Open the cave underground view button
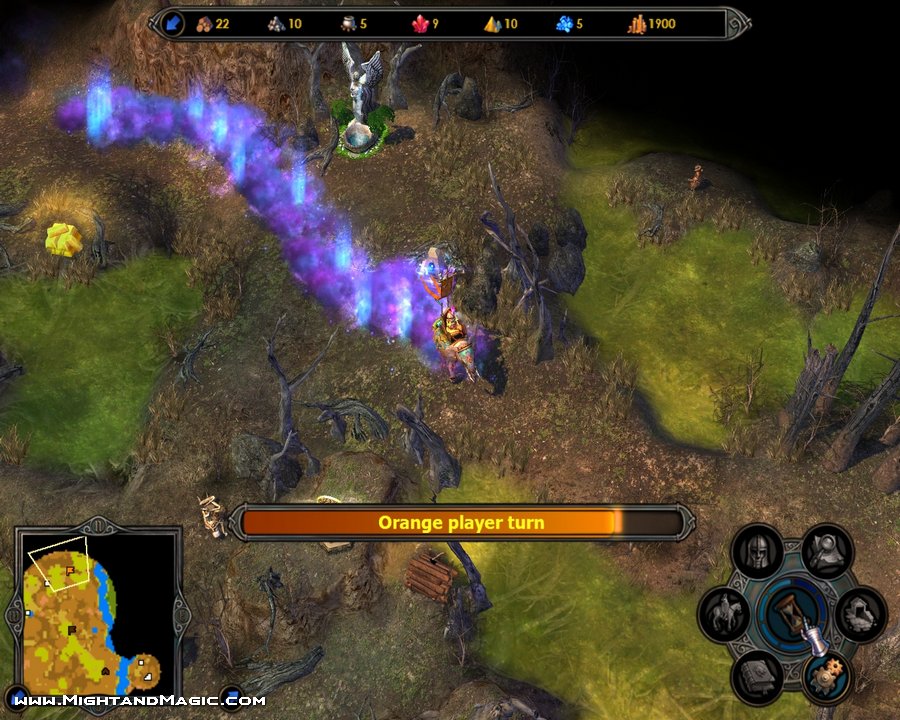The width and height of the screenshot is (900, 720). coord(860,613)
